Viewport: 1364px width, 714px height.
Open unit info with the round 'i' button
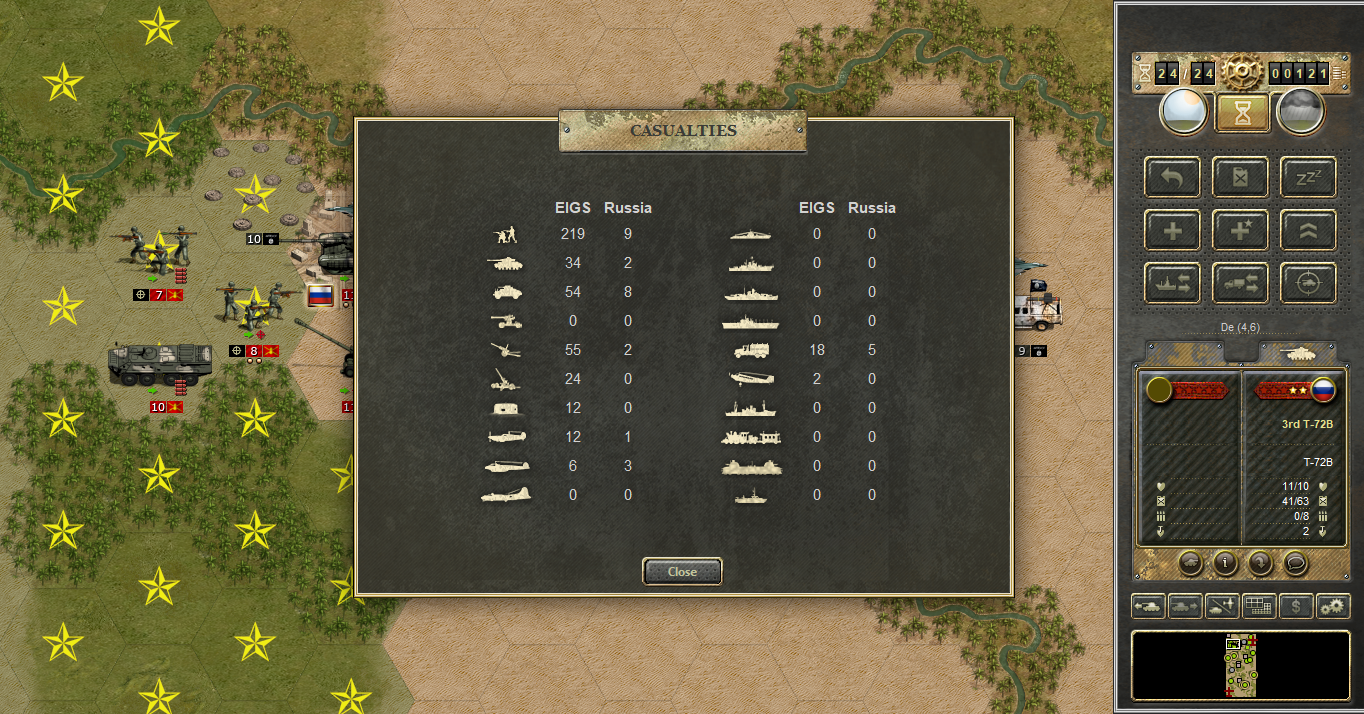pyautogui.click(x=1225, y=562)
